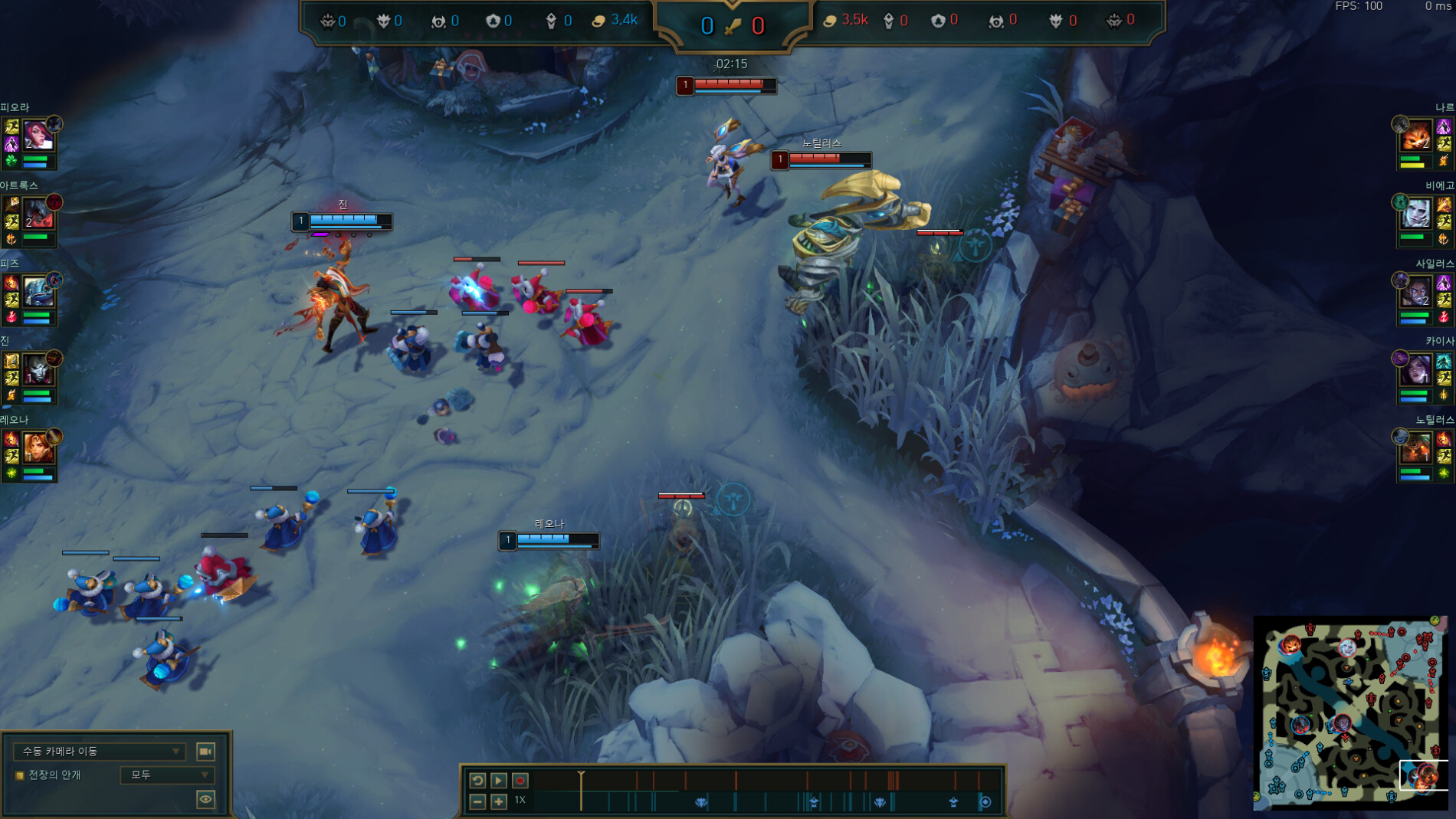1456x819 pixels.
Task: Open the 수동 카메라 이동 camera mode dropdown
Action: tap(100, 751)
